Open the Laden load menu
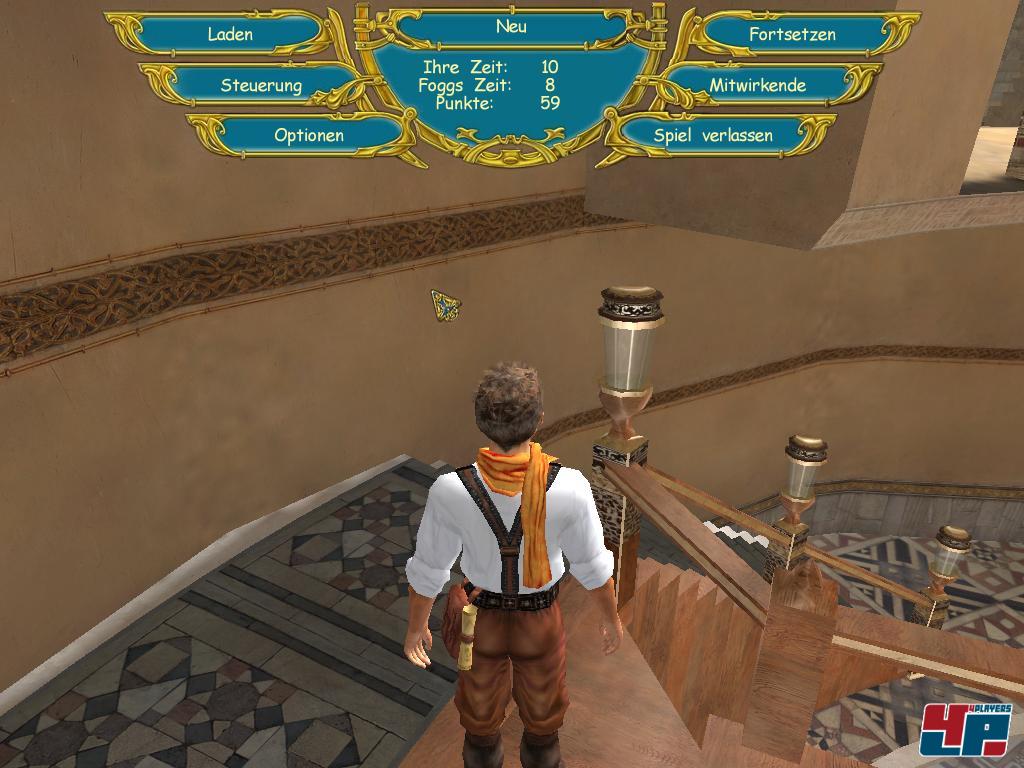The image size is (1024, 768). [230, 34]
